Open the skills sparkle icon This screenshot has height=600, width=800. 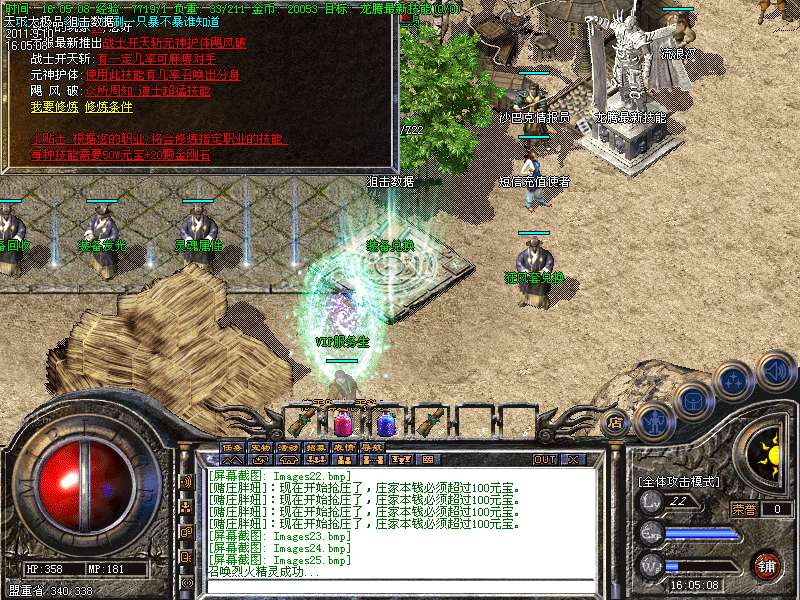pyautogui.click(x=736, y=382)
